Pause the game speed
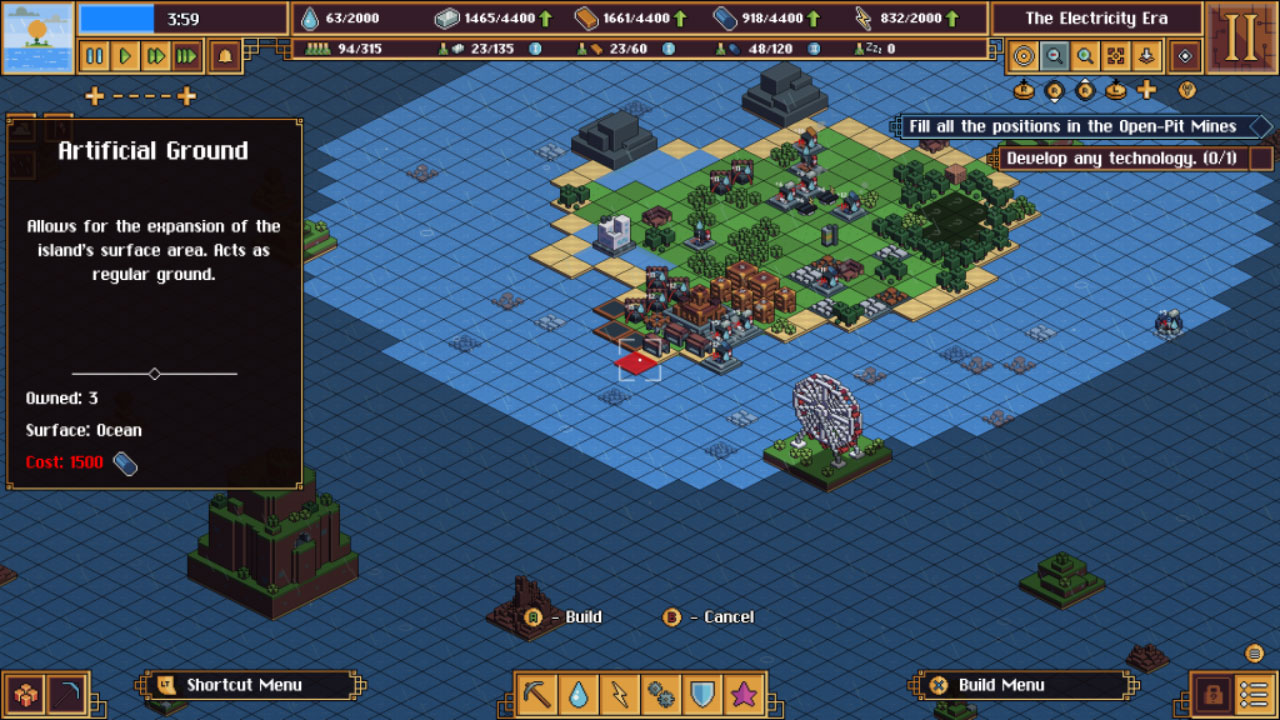 (x=95, y=56)
